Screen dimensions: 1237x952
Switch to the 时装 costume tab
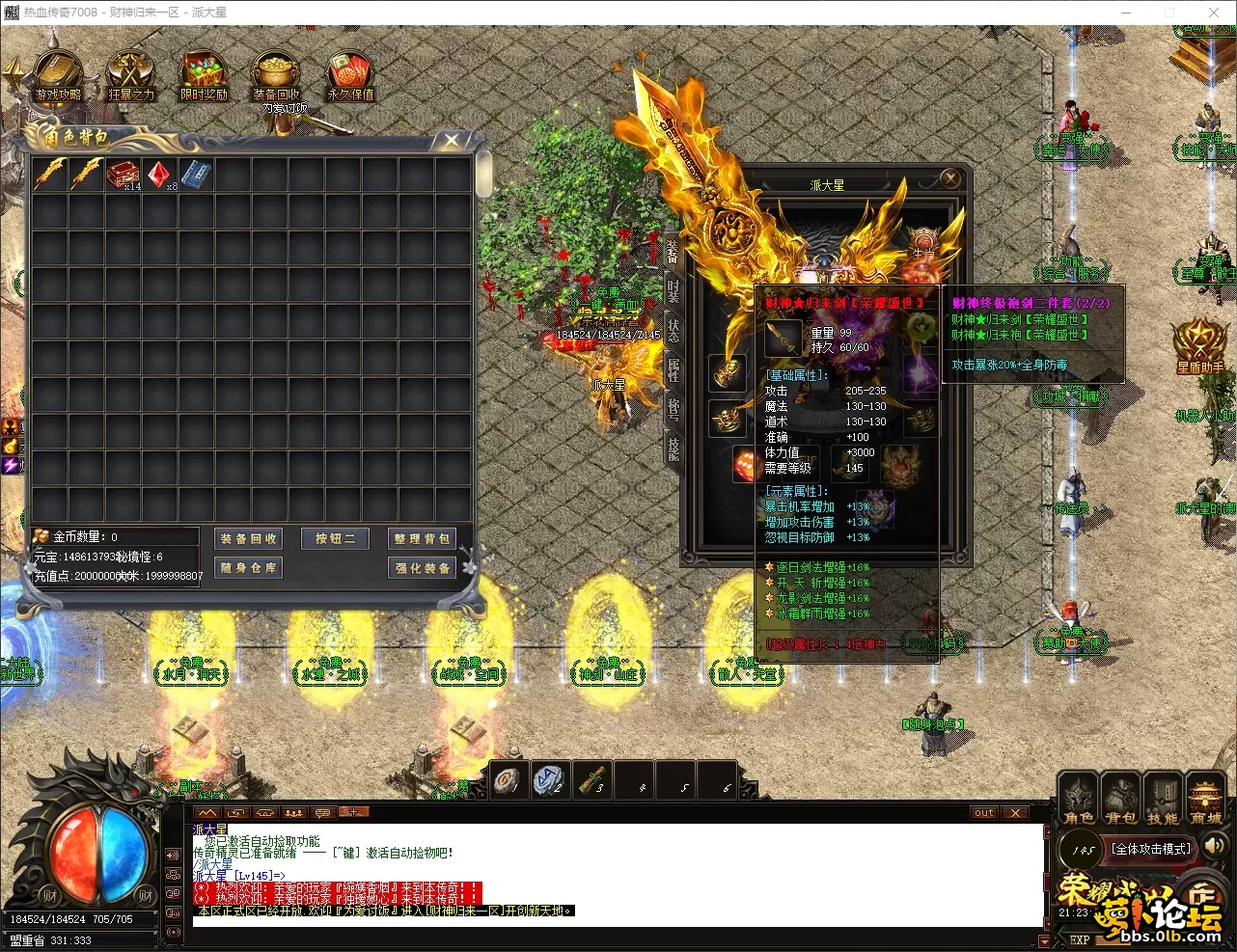click(673, 290)
